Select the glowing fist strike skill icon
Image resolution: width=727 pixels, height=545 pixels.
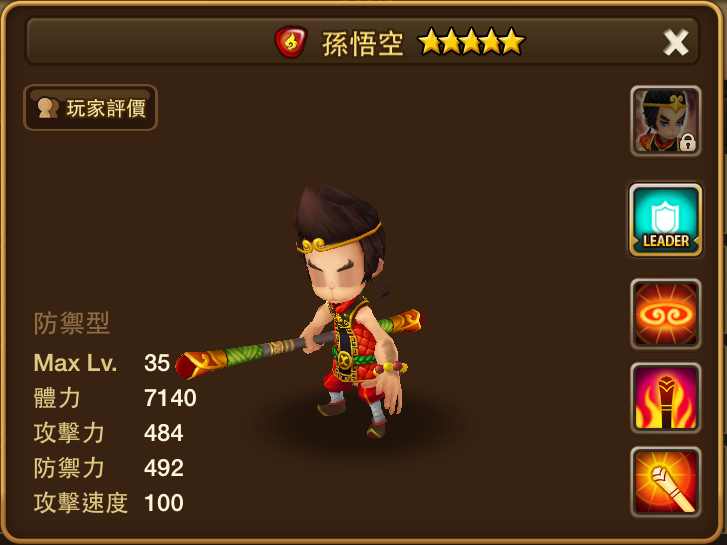[x=665, y=481]
